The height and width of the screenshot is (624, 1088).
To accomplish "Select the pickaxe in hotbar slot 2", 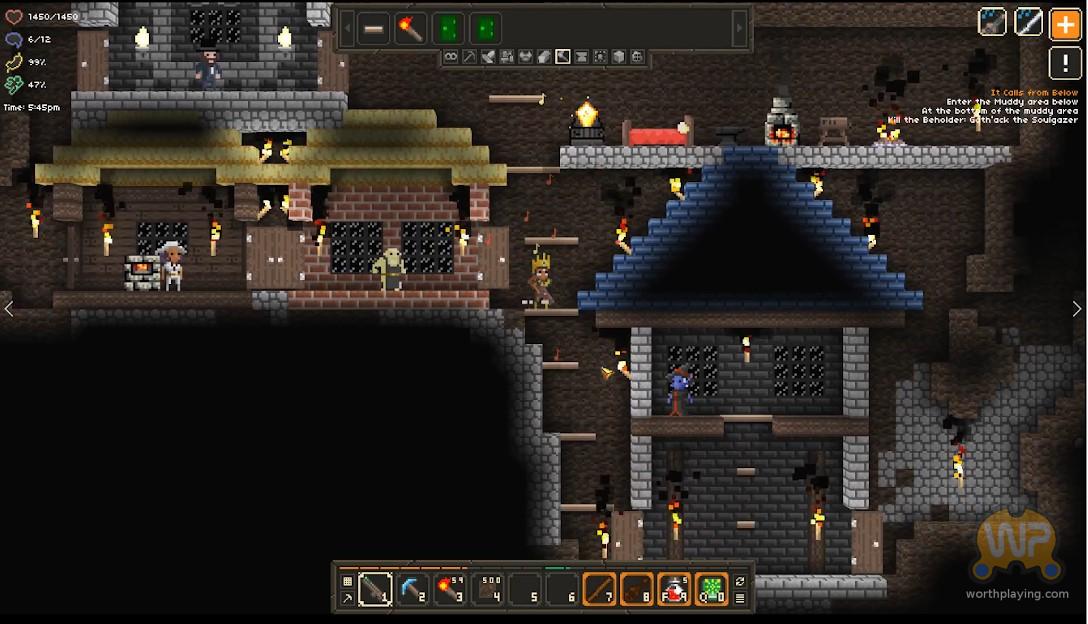I will click(x=412, y=590).
